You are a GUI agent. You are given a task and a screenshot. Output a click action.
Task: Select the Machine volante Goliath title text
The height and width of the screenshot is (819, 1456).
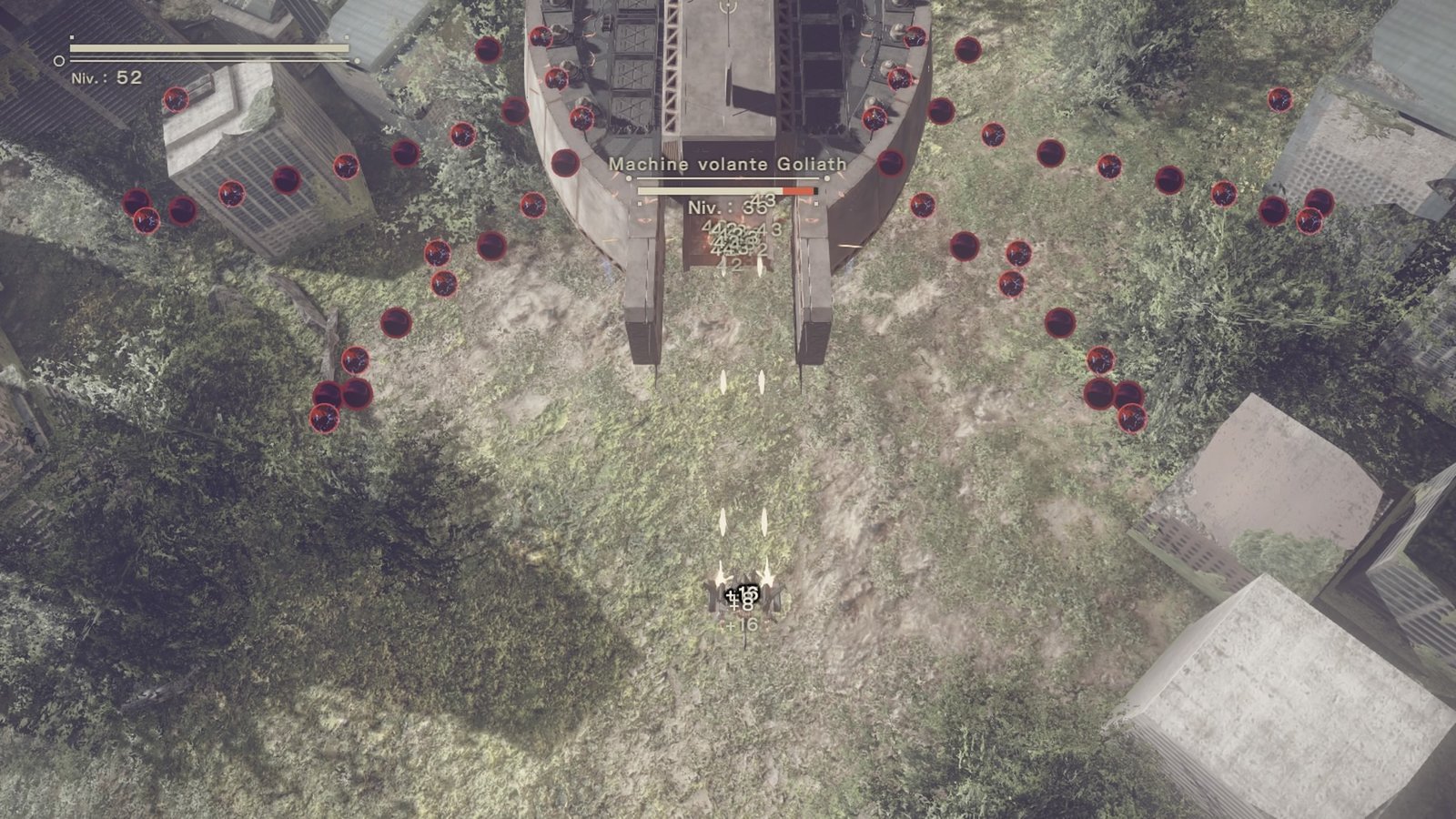(727, 165)
